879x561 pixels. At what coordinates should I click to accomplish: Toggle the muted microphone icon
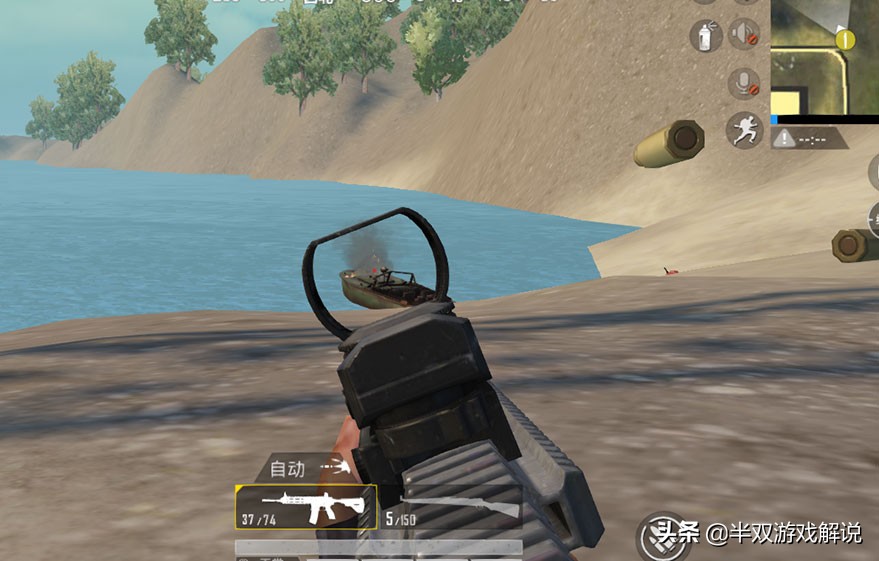(743, 82)
